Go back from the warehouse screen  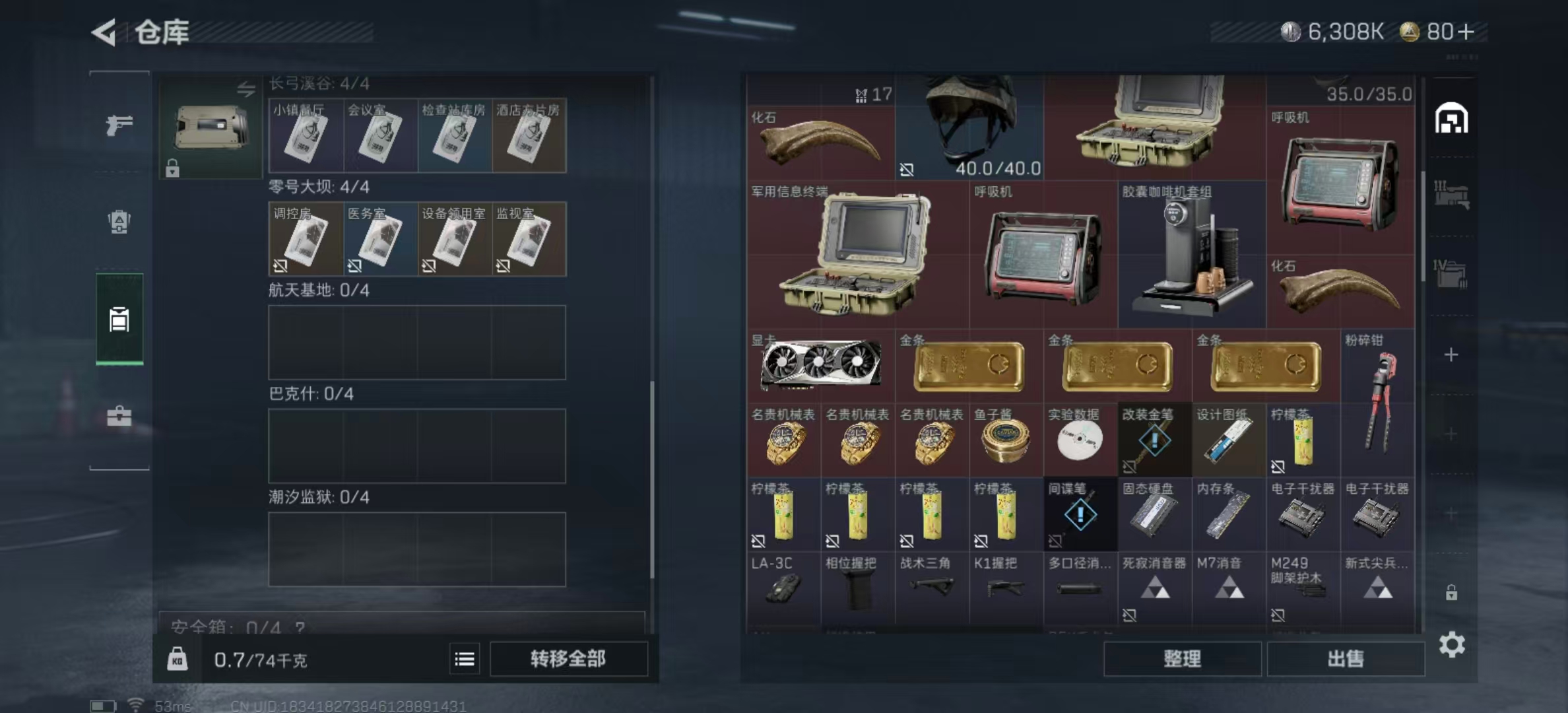(x=105, y=32)
